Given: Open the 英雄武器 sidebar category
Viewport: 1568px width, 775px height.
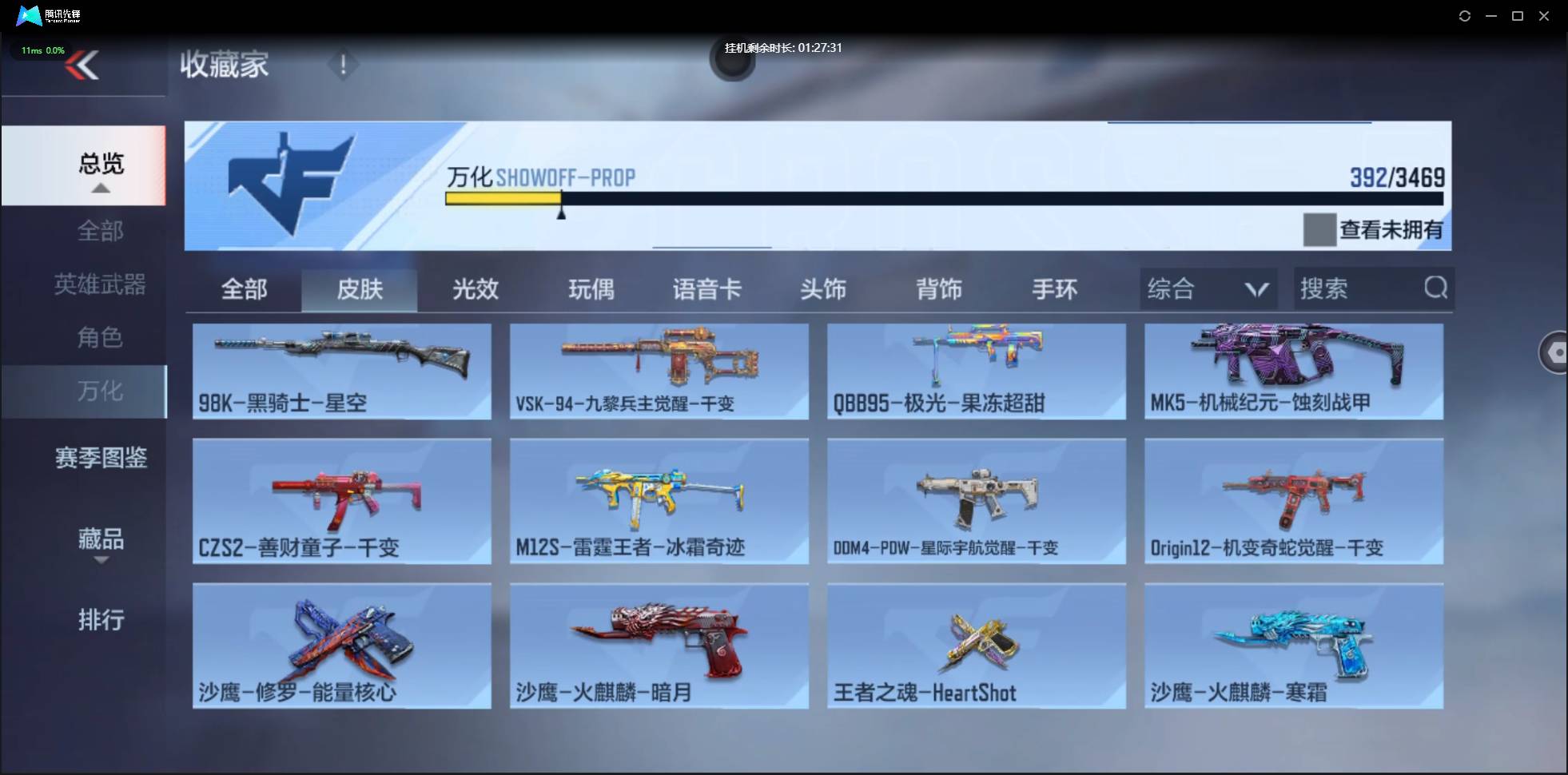Looking at the screenshot, I should click(x=100, y=284).
